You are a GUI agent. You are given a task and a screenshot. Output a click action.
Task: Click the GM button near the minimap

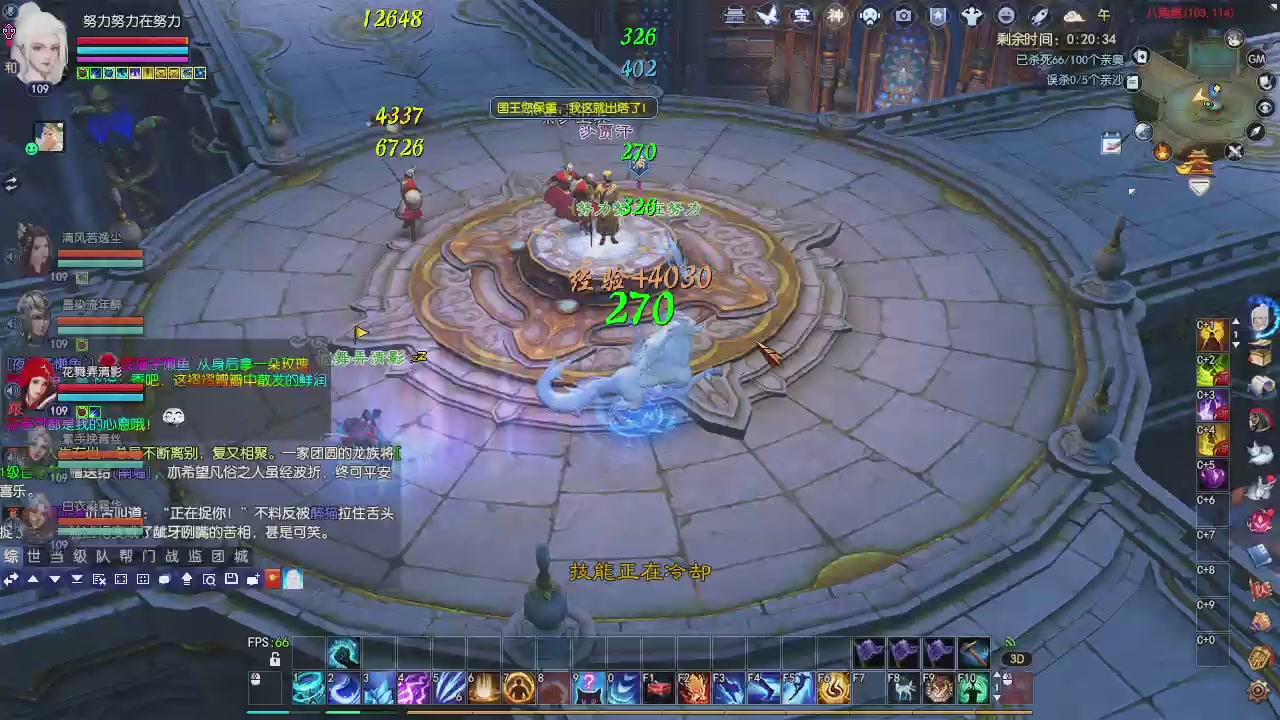pyautogui.click(x=1258, y=59)
